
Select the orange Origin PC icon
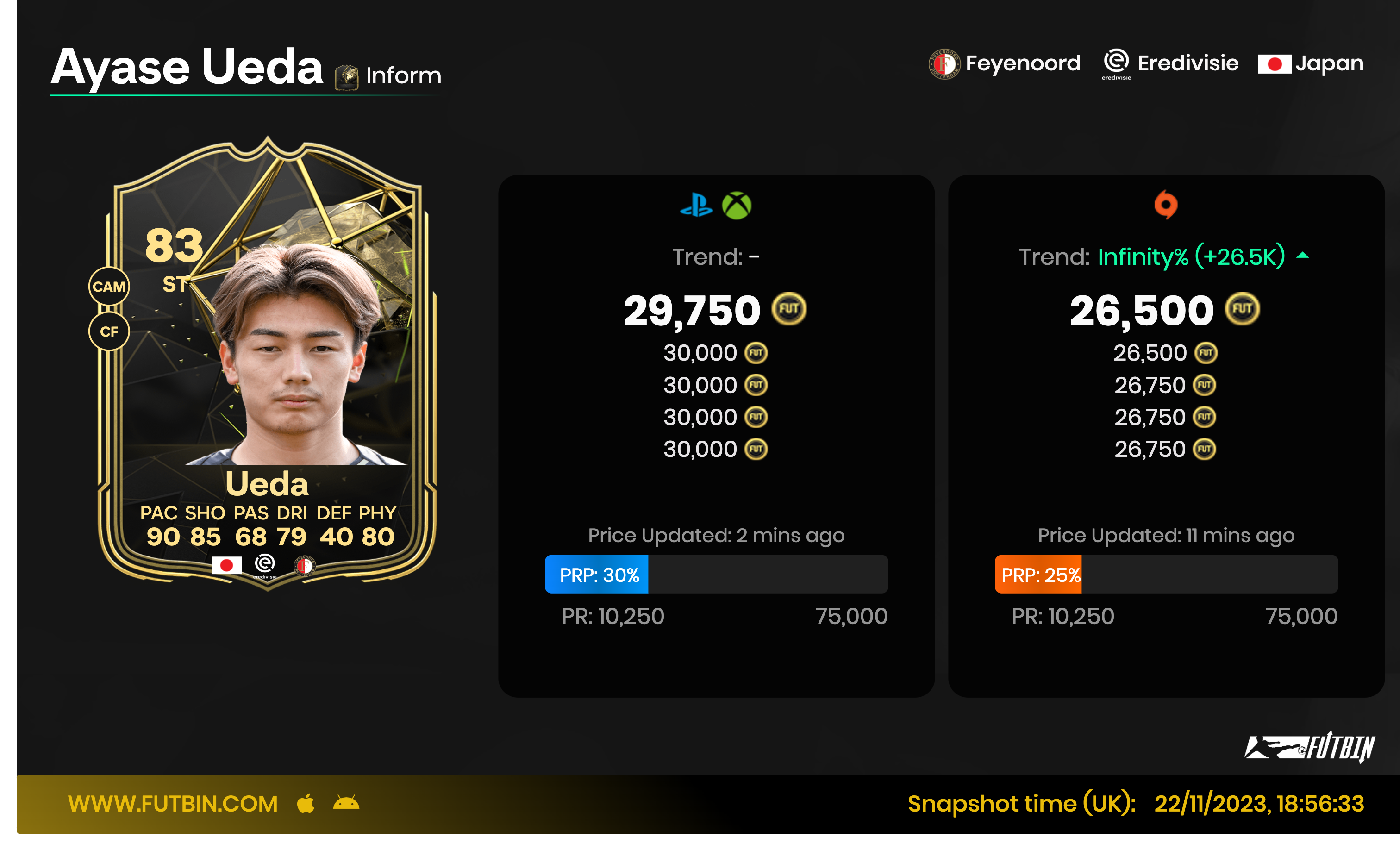(1165, 205)
